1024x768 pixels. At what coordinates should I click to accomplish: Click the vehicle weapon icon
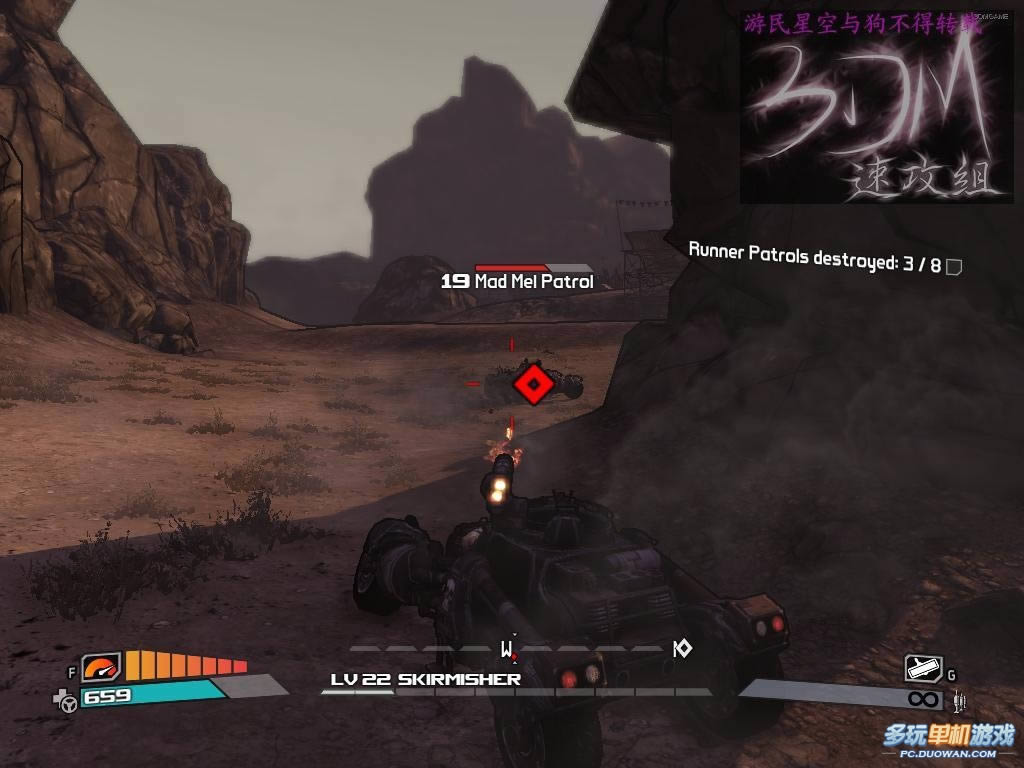pos(923,668)
